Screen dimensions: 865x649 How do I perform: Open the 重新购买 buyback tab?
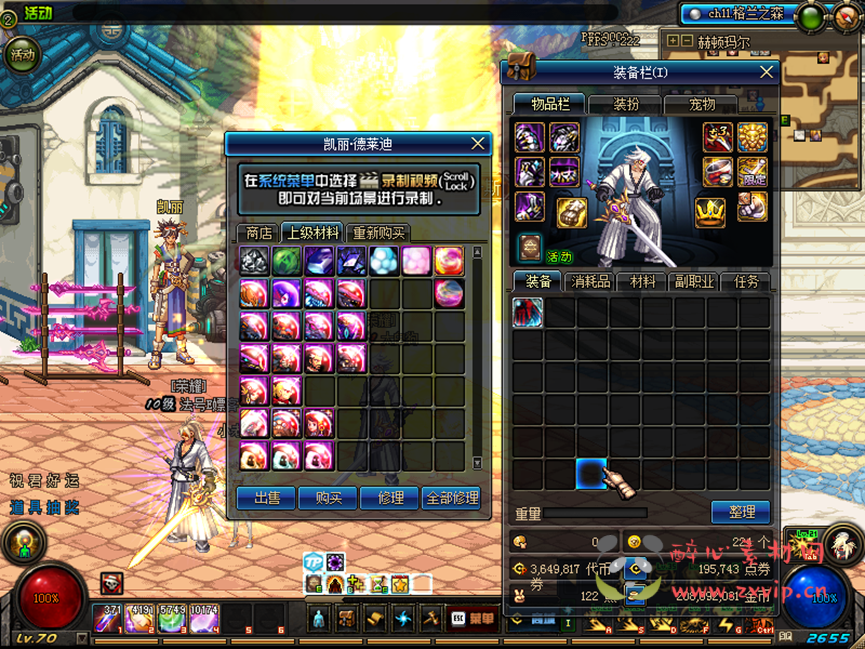(x=379, y=233)
